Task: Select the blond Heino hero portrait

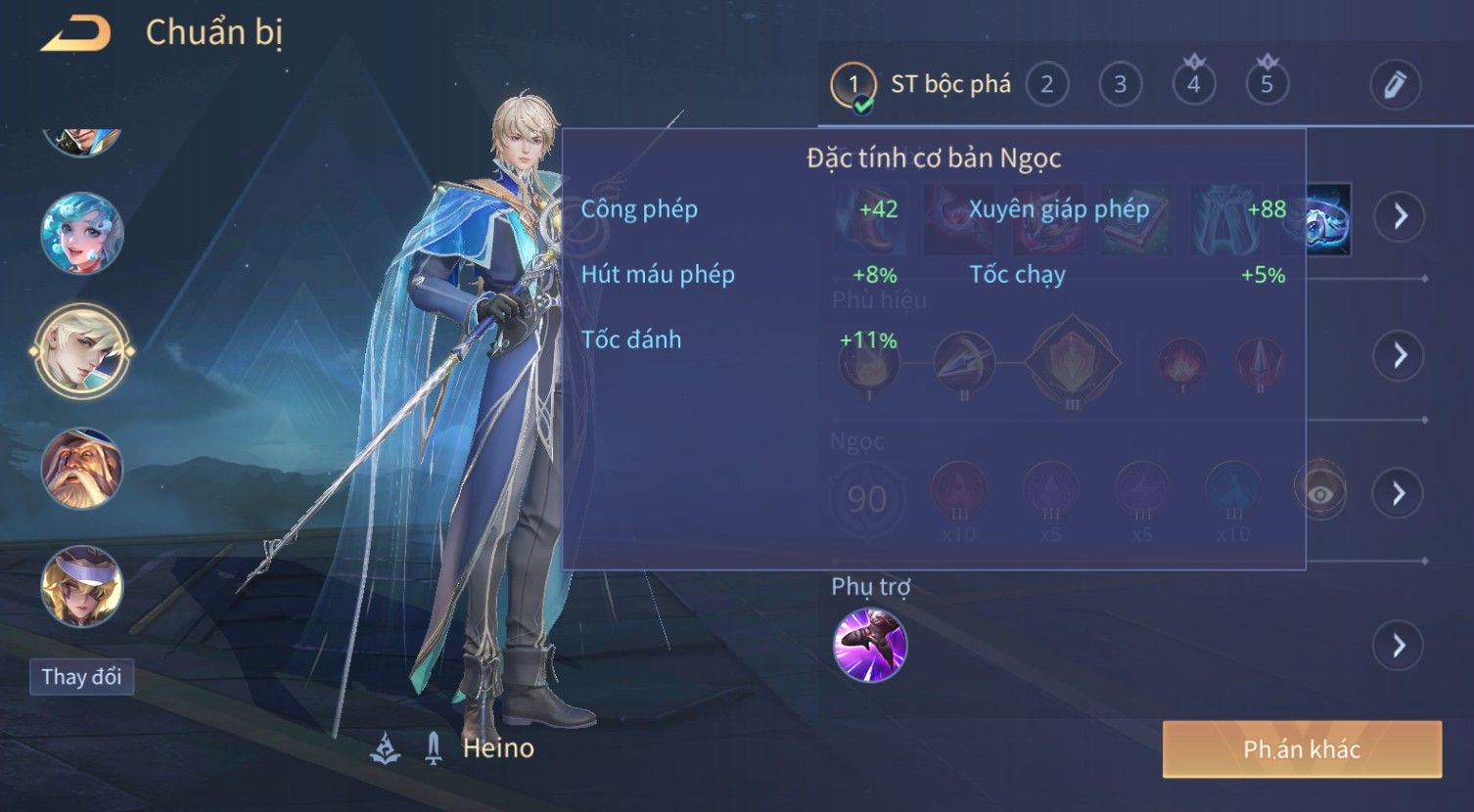Action: point(82,351)
